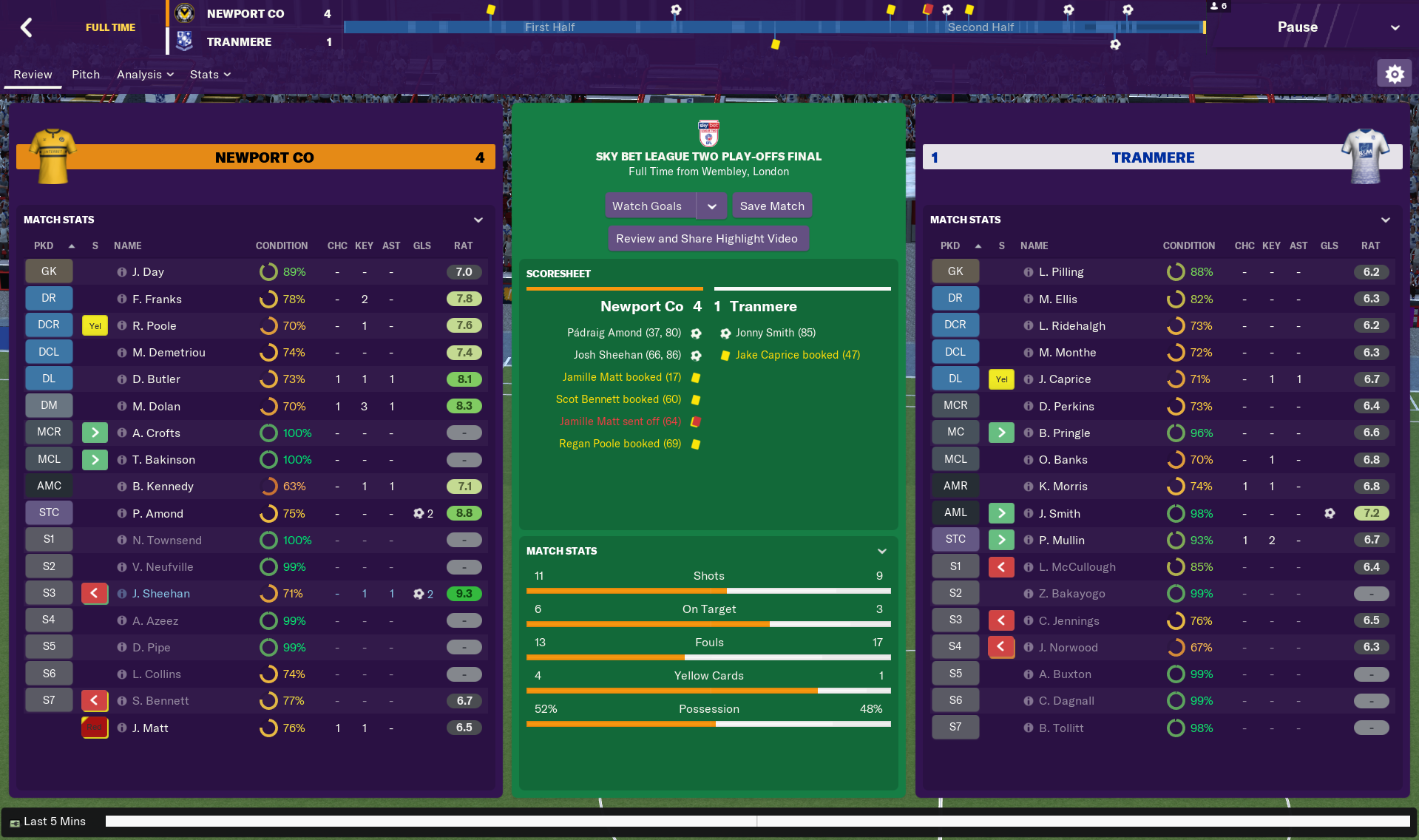This screenshot has width=1419, height=840.
Task: Review and Share Highlight Video
Action: tap(707, 239)
